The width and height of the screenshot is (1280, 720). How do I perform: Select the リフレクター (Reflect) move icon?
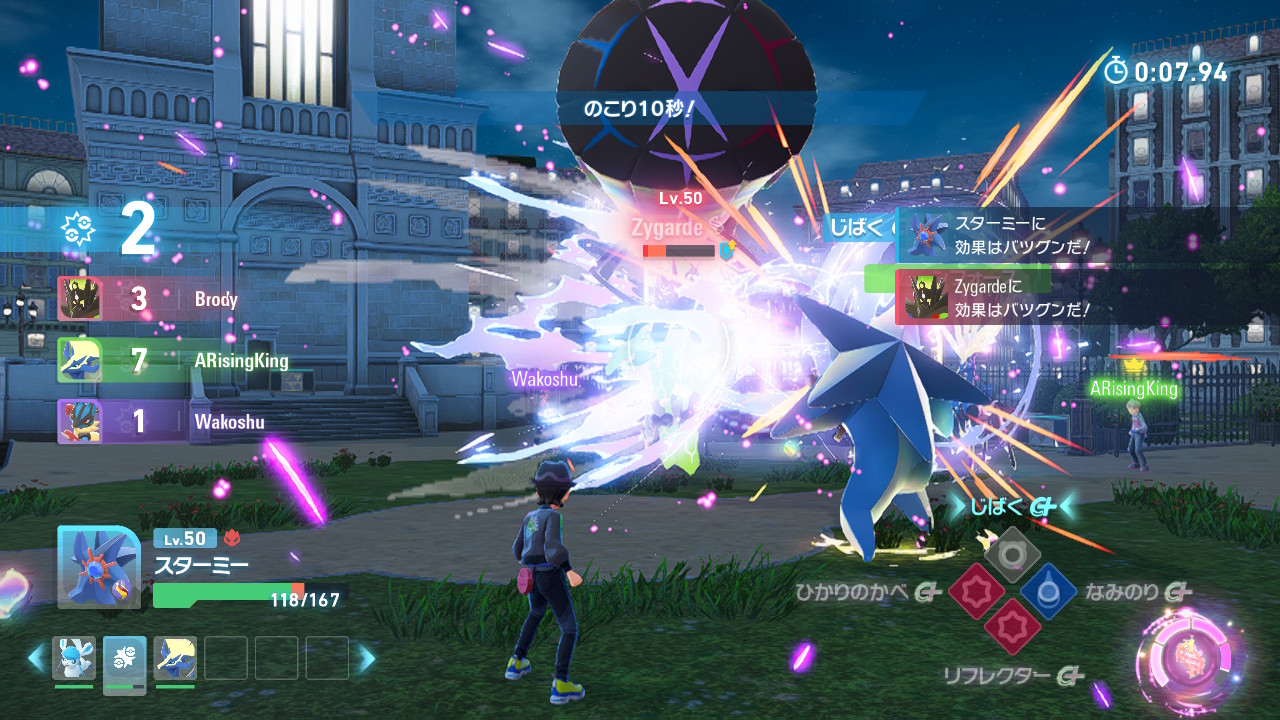click(1012, 627)
